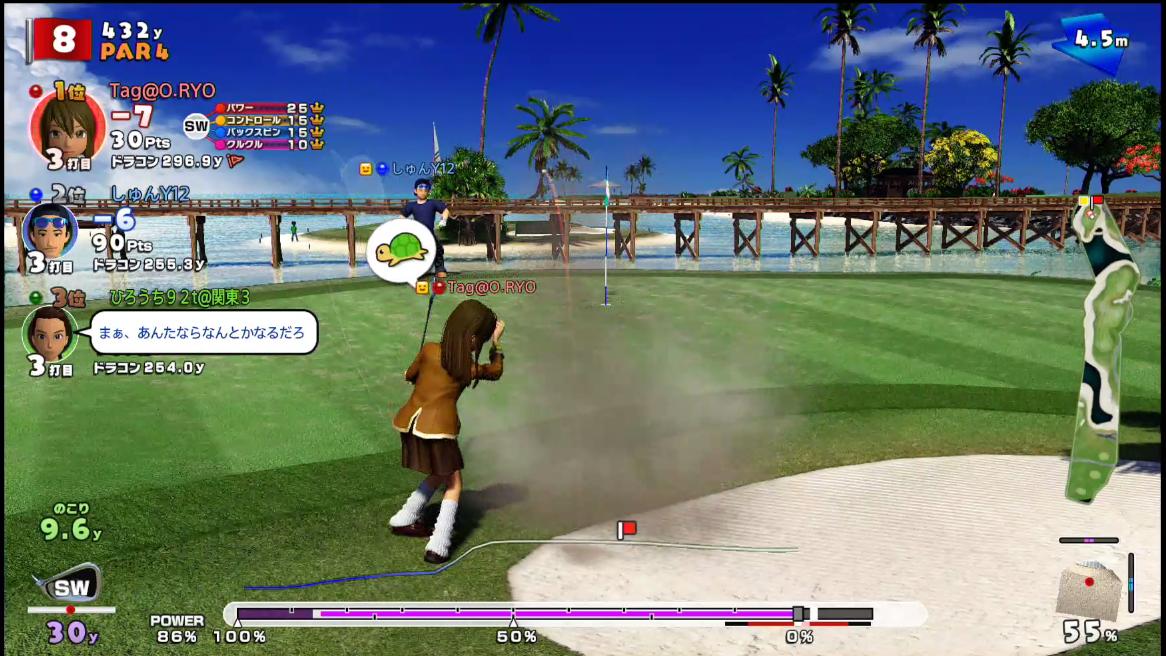Click the chat bubble from ひろうち92t
Image resolution: width=1166 pixels, height=656 pixels.
[203, 333]
